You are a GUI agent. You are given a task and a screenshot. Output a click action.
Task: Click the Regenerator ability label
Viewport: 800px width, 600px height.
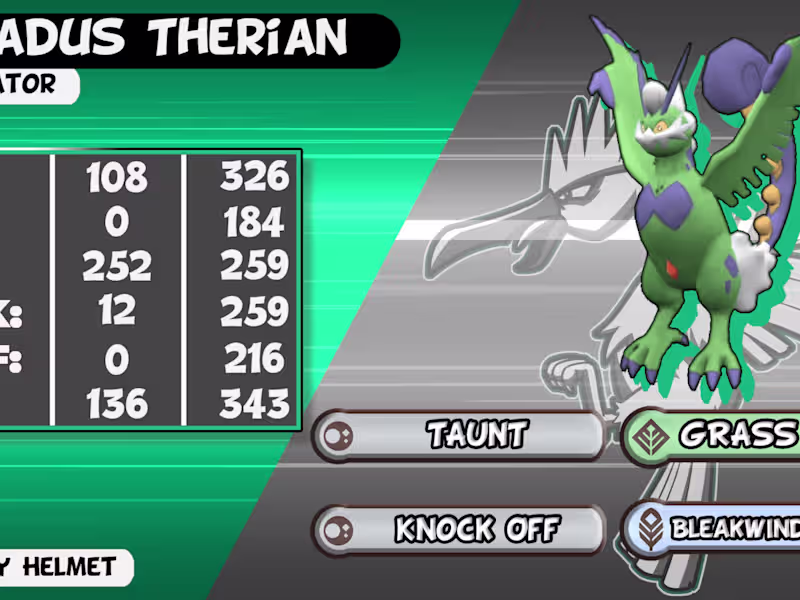35,85
